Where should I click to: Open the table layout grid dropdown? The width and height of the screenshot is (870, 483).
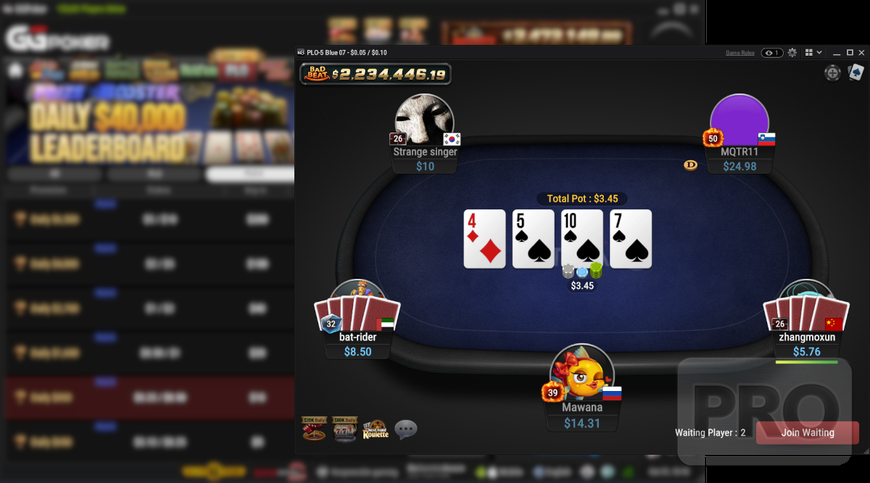coord(811,52)
